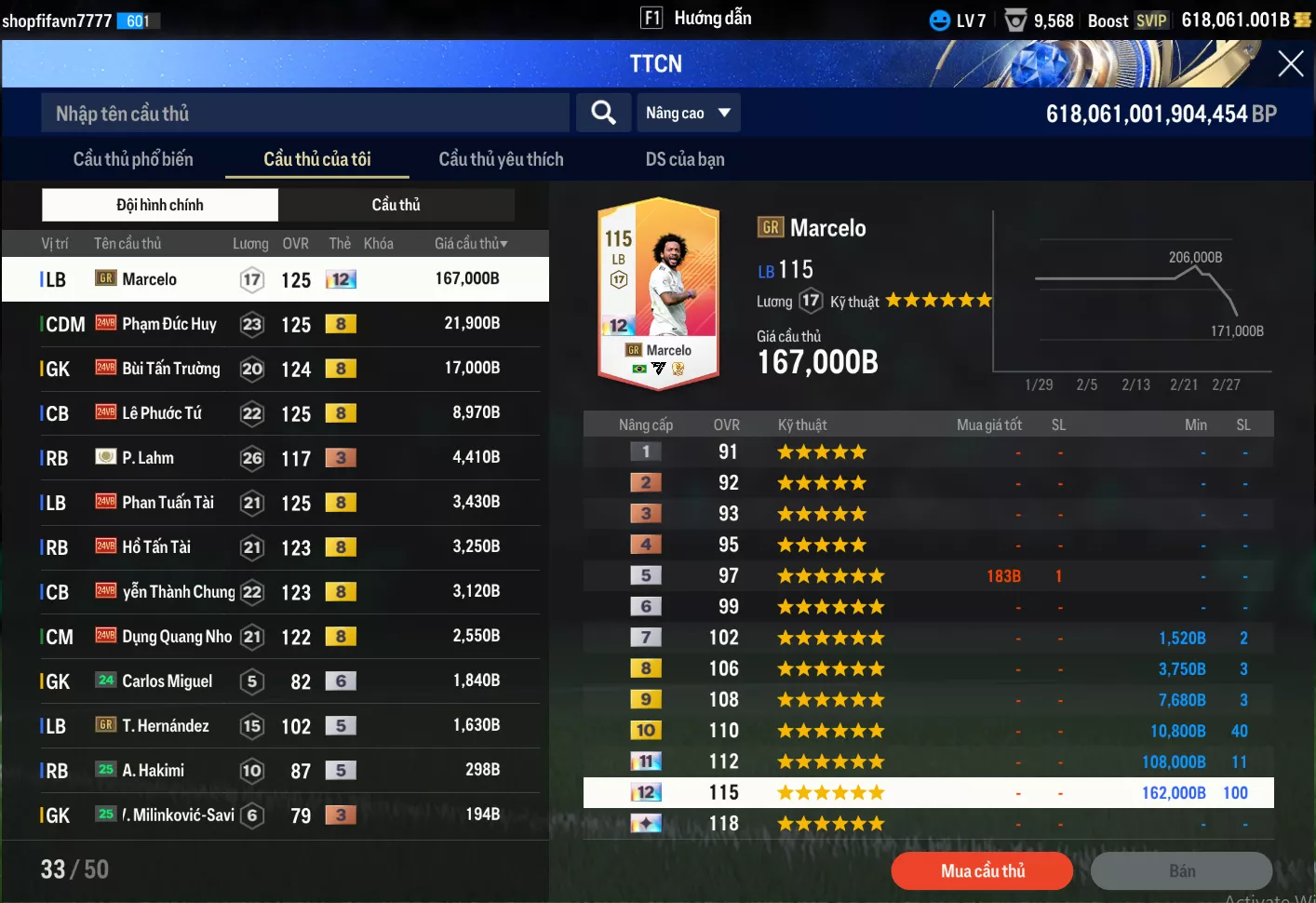Sort list by Giá cầu thủ column
Screen dimensions: 1316x903
coord(471,244)
